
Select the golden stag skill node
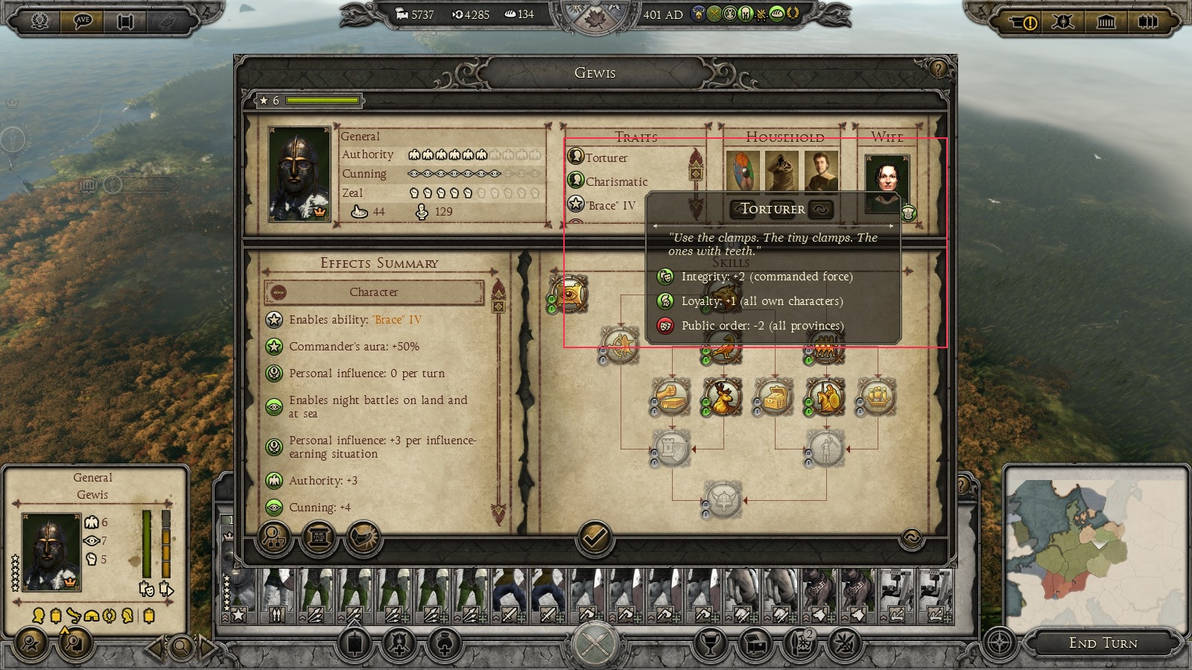[x=720, y=397]
